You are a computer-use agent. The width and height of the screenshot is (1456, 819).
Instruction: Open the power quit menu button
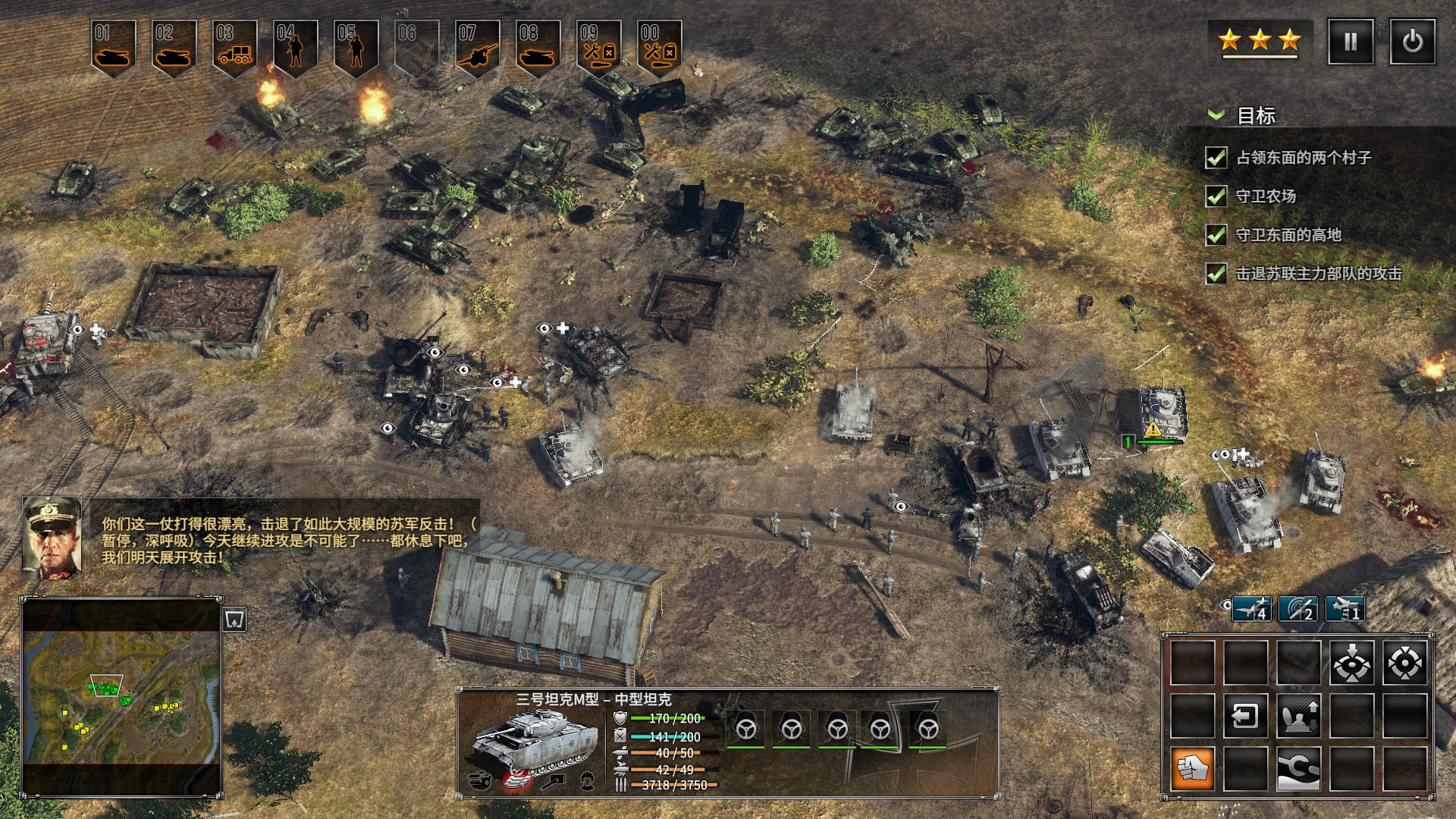[x=1412, y=42]
